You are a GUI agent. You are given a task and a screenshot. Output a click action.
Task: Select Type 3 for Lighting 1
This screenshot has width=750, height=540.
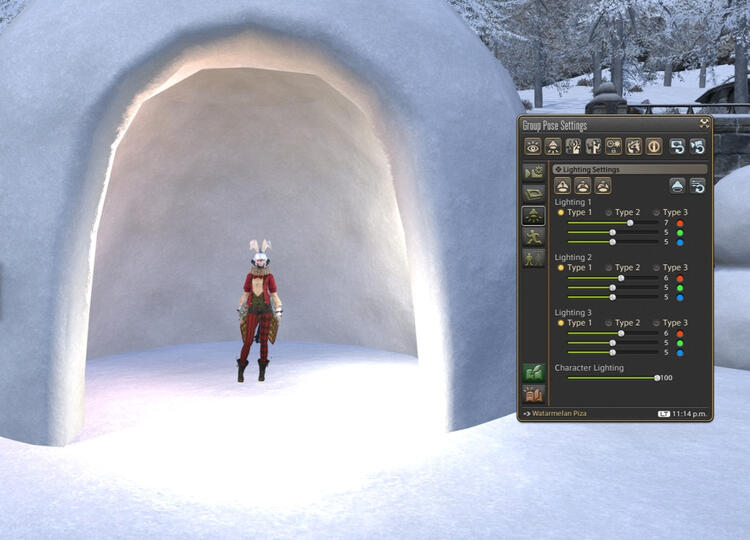[657, 212]
